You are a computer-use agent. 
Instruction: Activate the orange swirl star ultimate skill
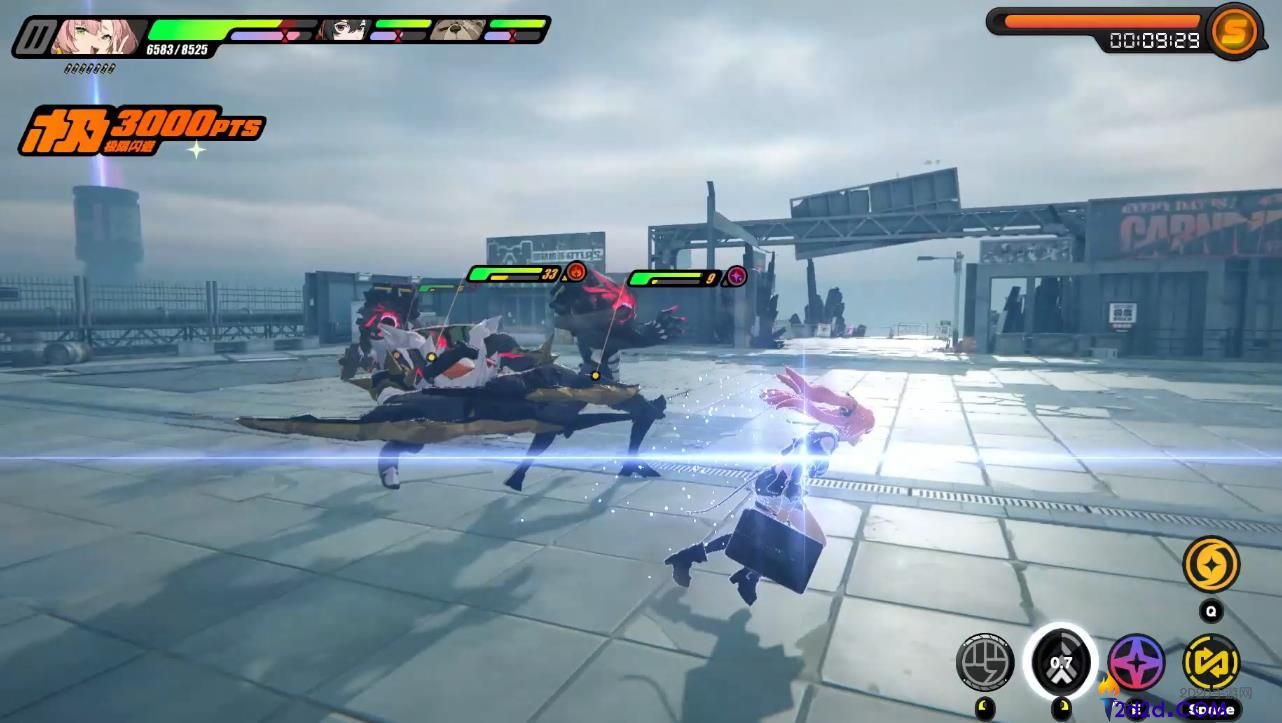coord(1211,565)
